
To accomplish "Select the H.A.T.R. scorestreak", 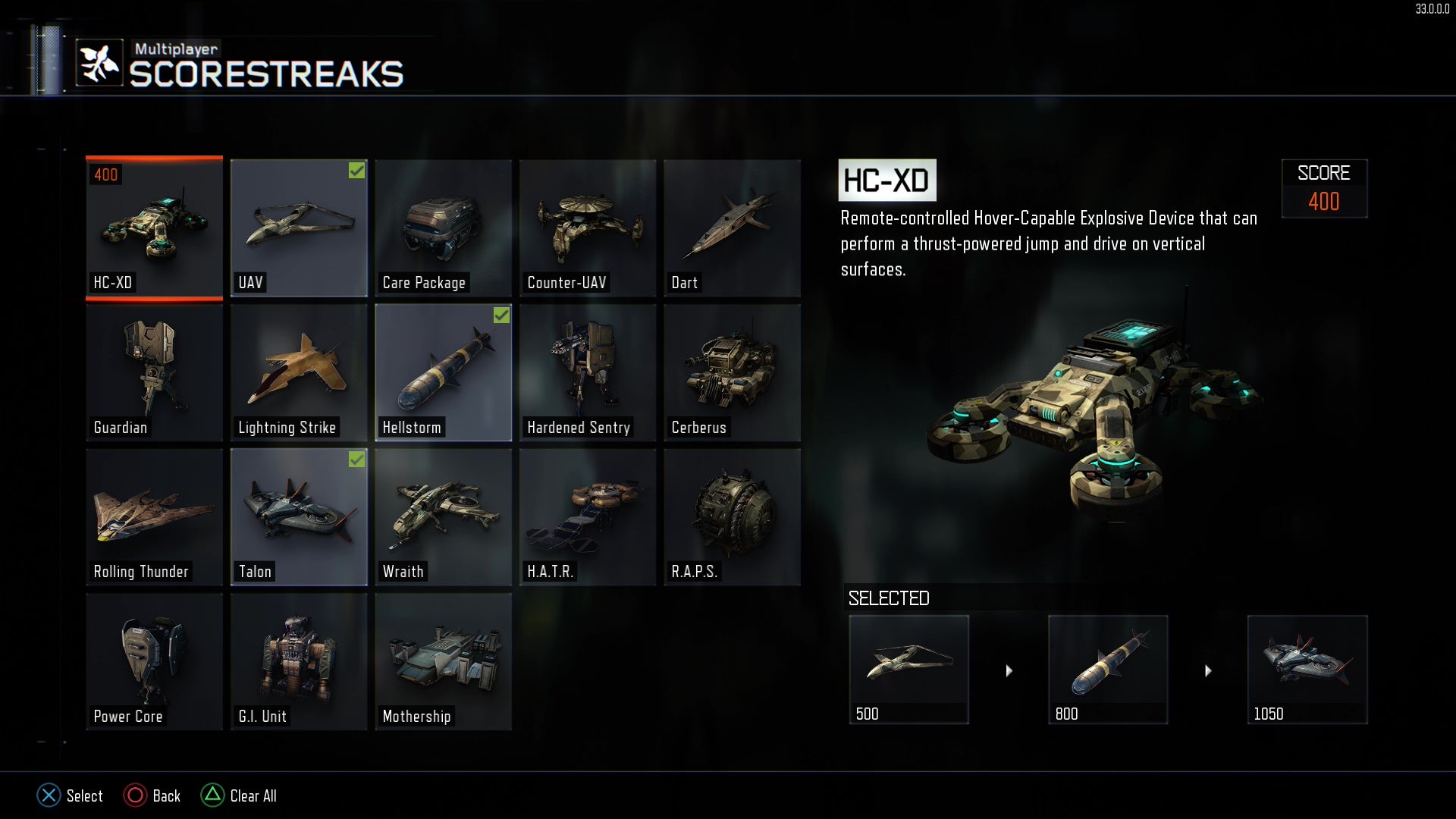I will pyautogui.click(x=587, y=516).
